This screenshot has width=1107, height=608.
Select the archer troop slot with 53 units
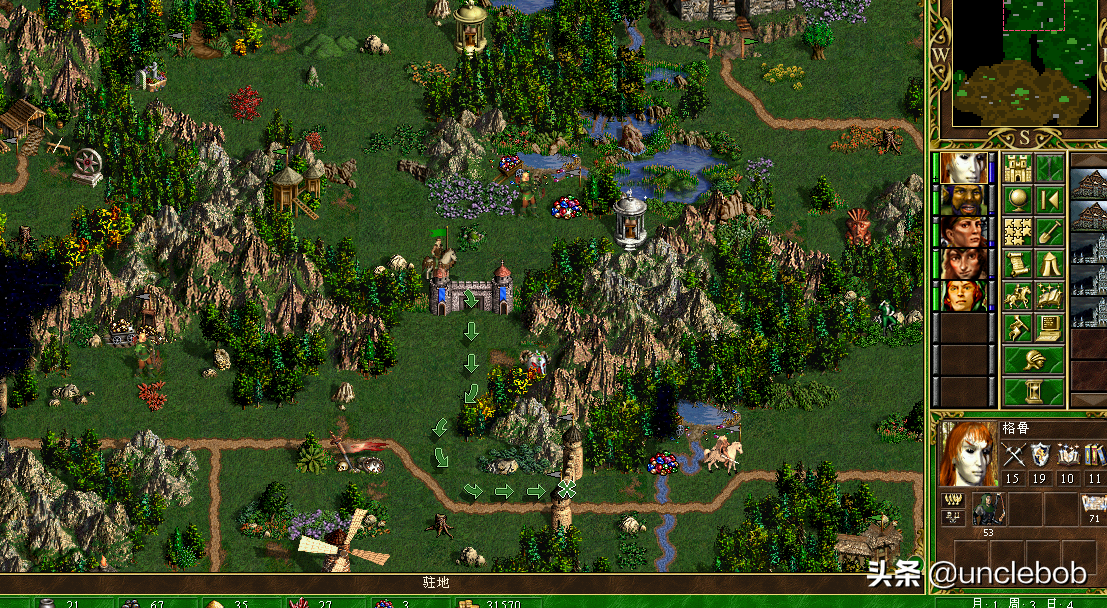click(x=987, y=509)
